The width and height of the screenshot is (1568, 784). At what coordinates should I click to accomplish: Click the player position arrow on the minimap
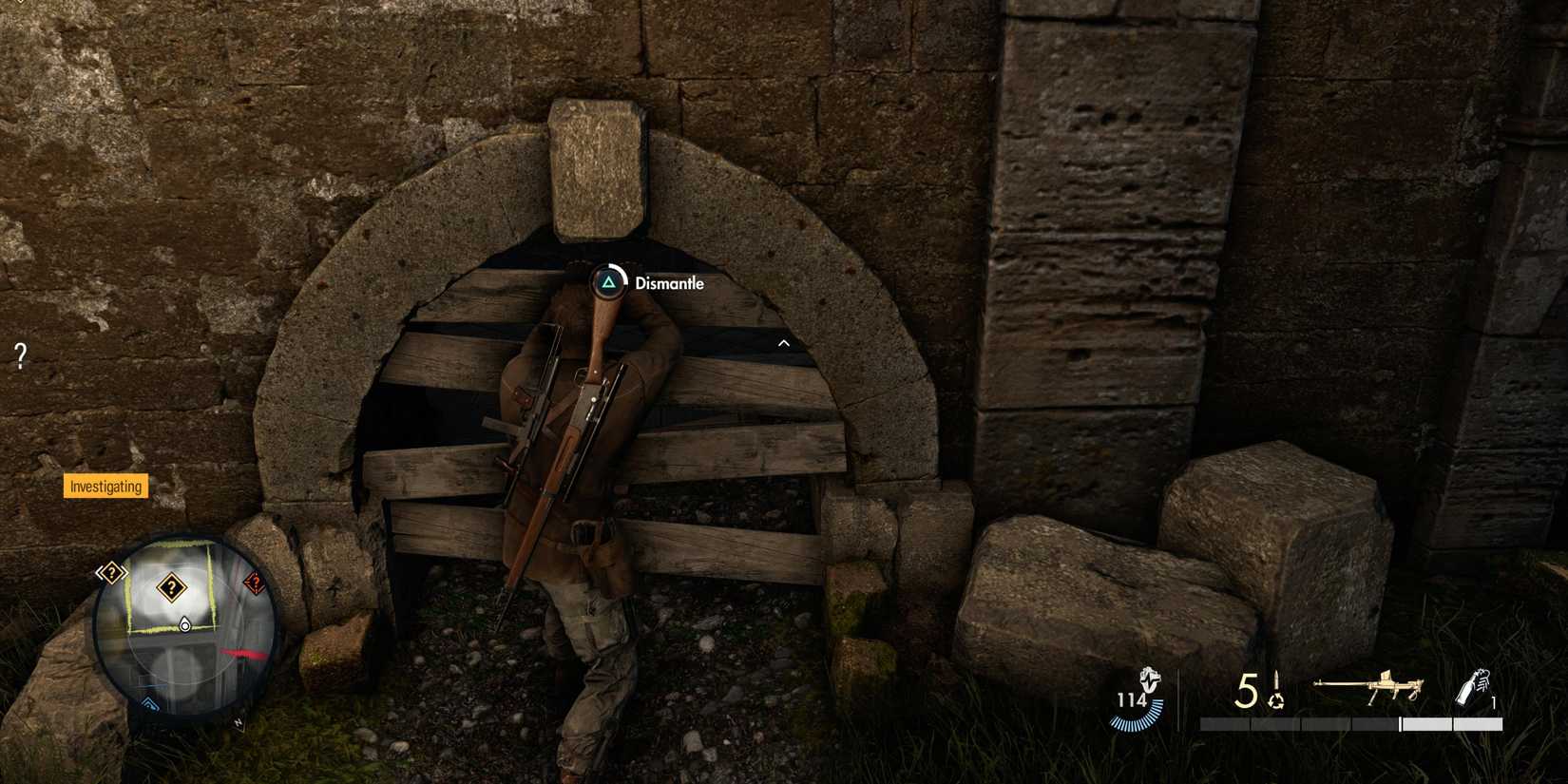pyautogui.click(x=184, y=625)
